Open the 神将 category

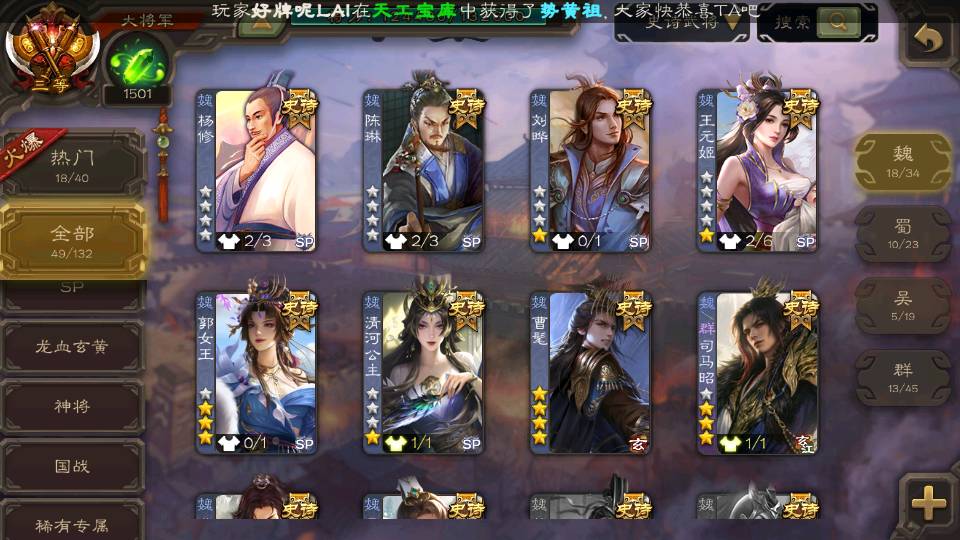tap(72, 407)
